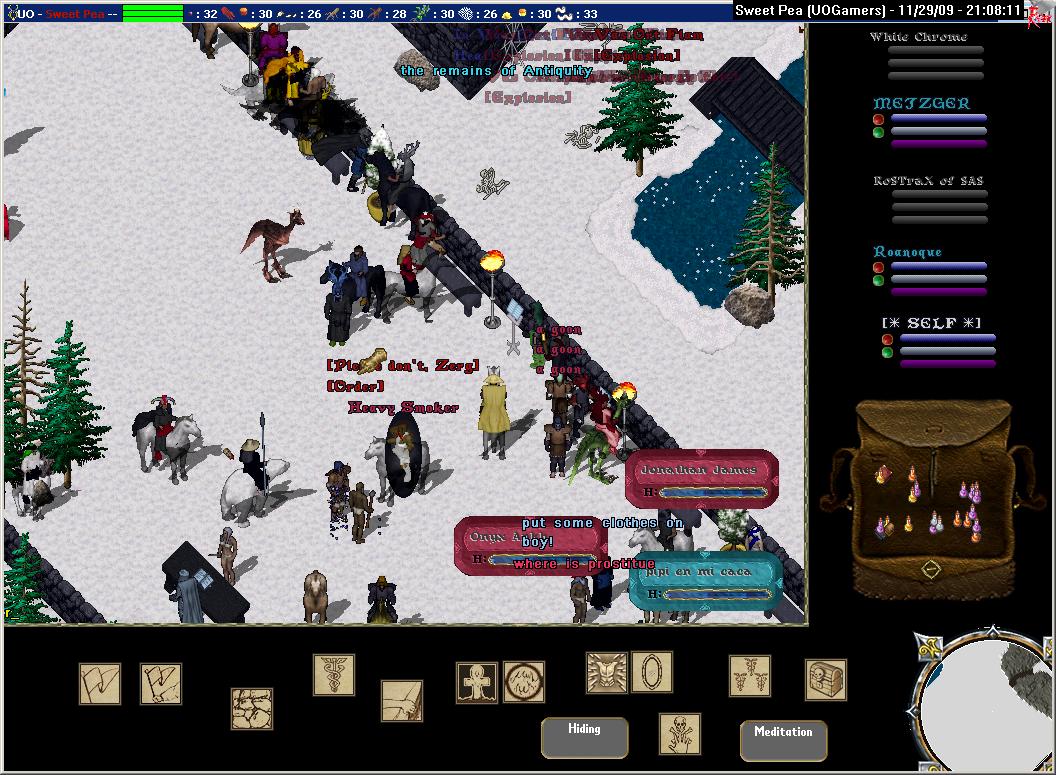Select the ankh spell icon
This screenshot has width=1056, height=775.
(477, 682)
